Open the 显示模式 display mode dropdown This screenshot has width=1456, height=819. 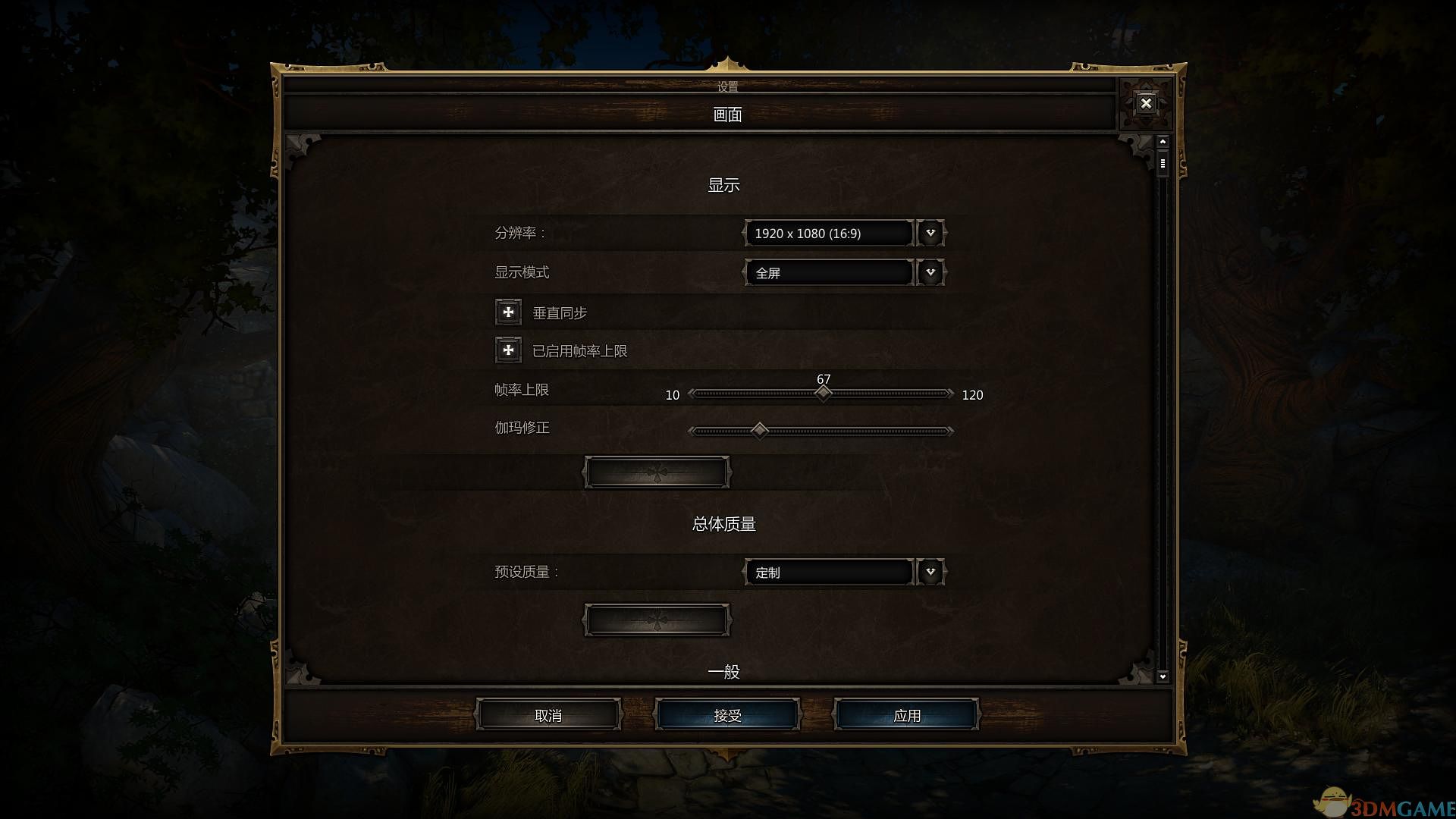(930, 272)
